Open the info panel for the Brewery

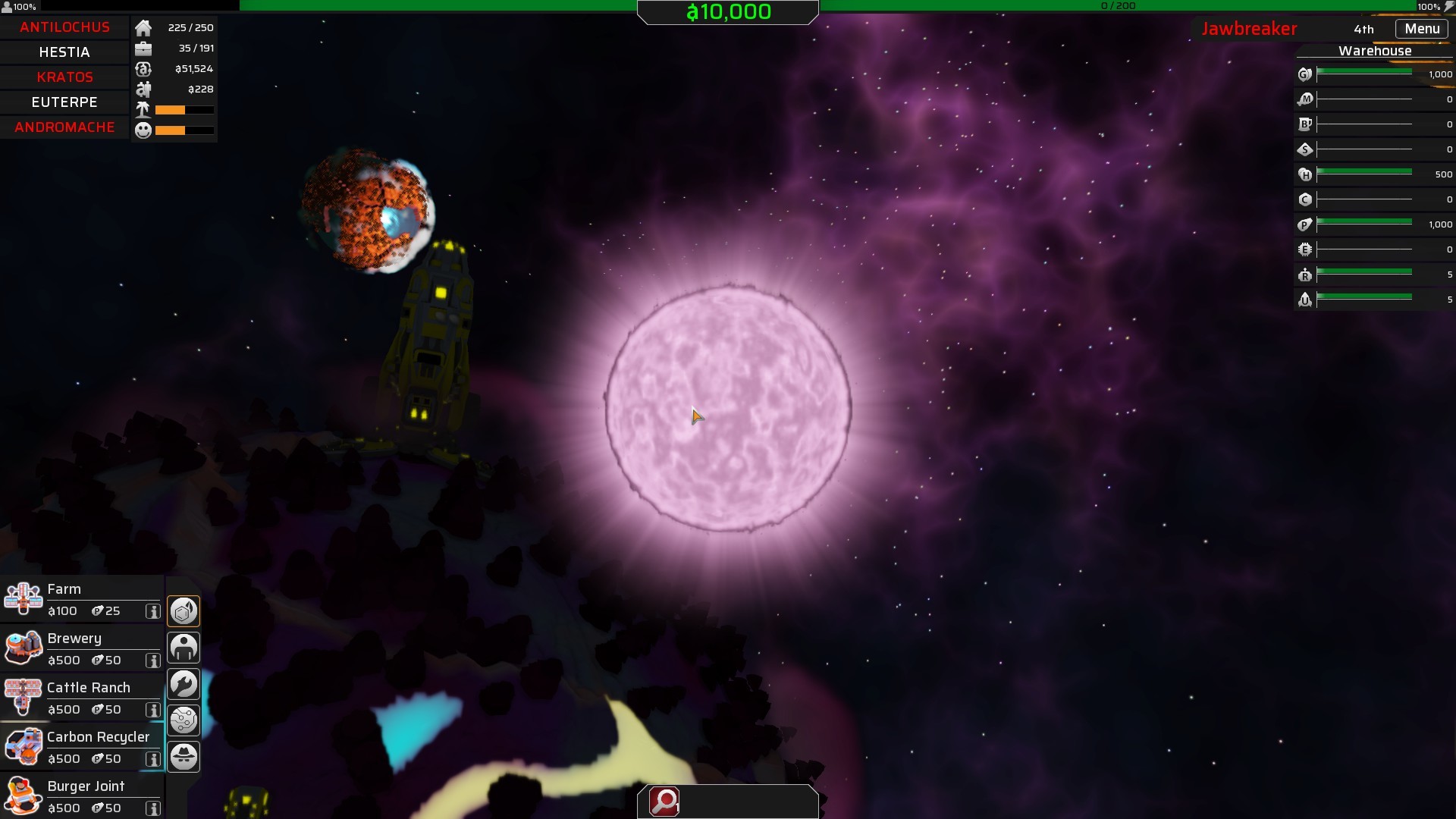(x=154, y=661)
